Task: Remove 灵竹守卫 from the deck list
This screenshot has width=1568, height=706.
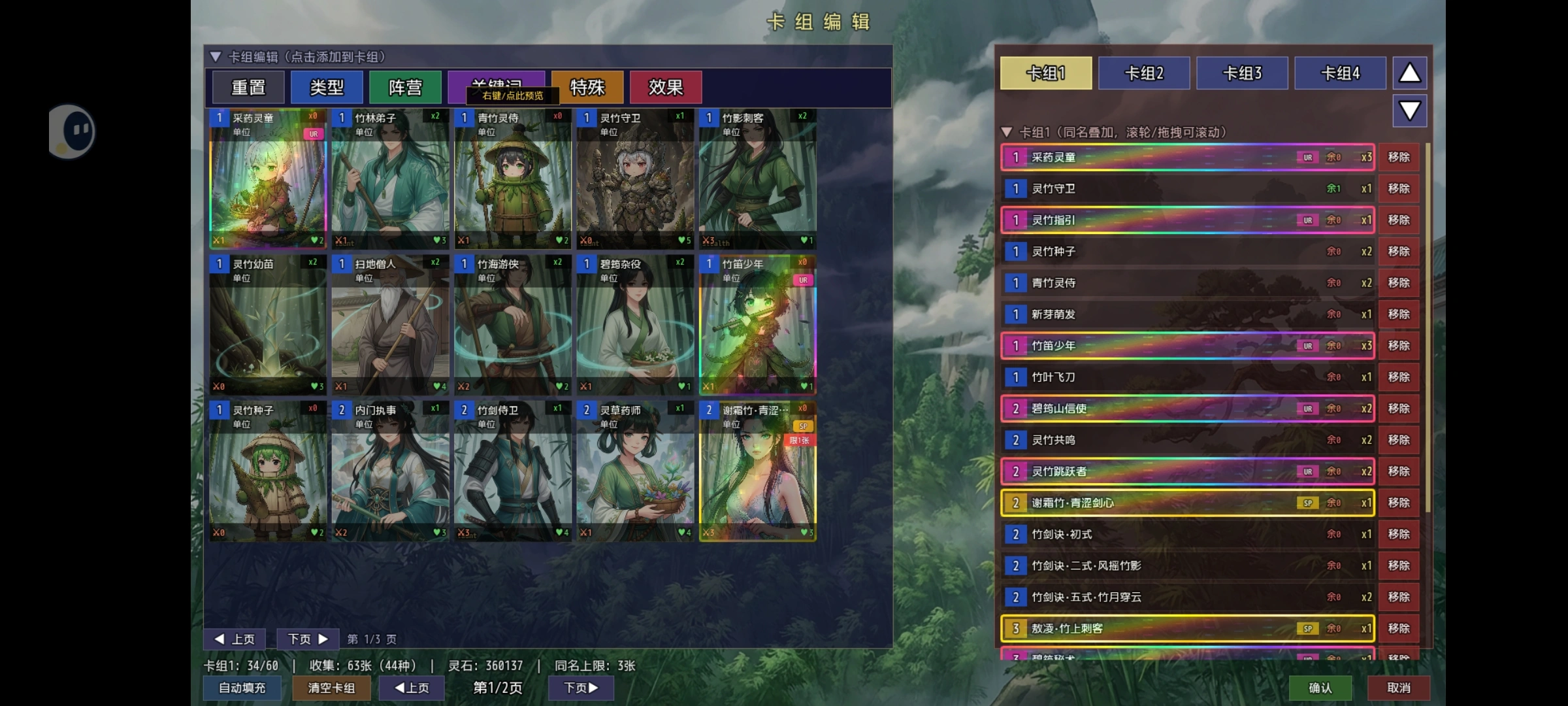Action: click(1399, 189)
